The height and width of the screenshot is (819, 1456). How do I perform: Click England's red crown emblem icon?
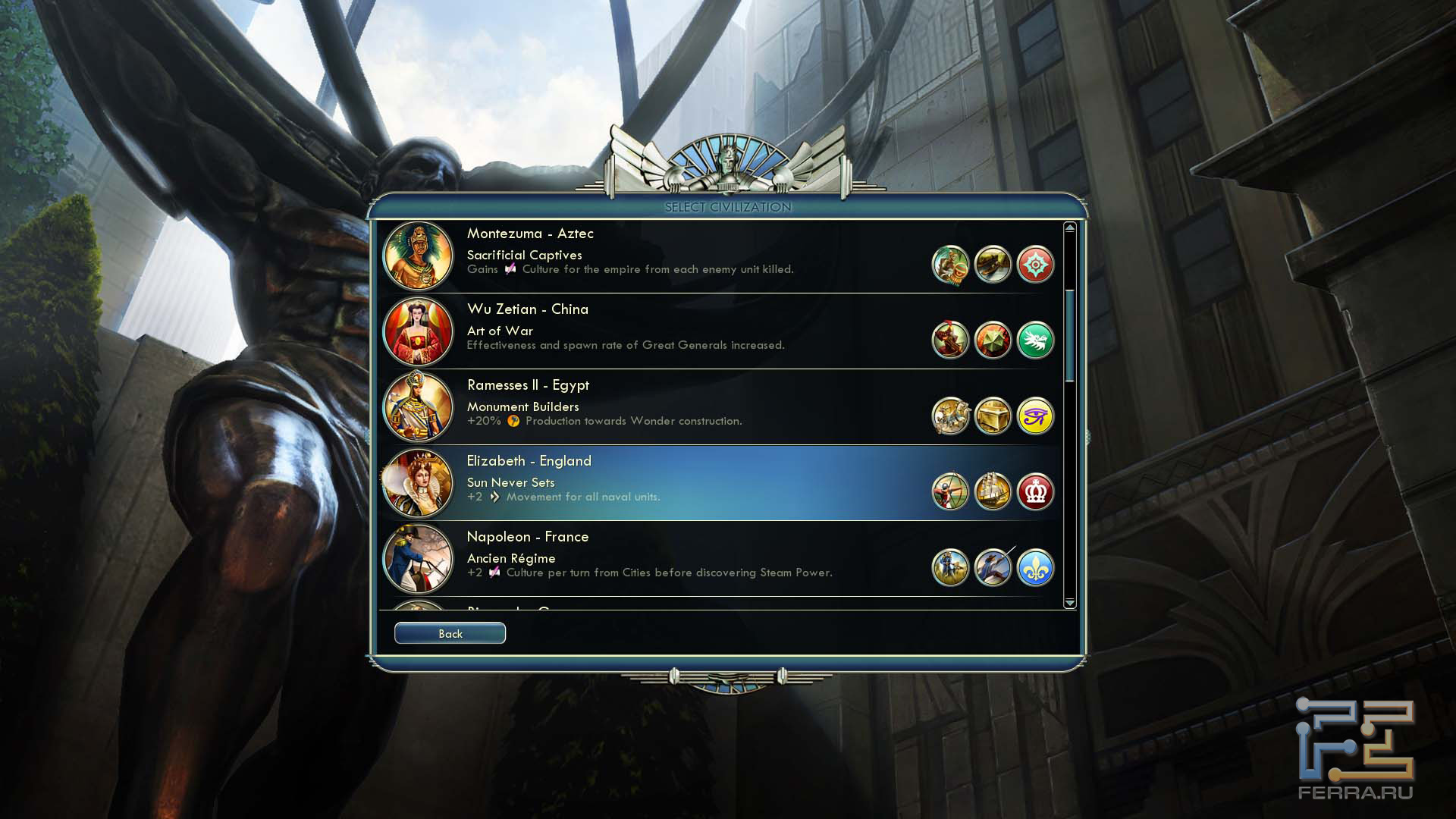point(1035,492)
